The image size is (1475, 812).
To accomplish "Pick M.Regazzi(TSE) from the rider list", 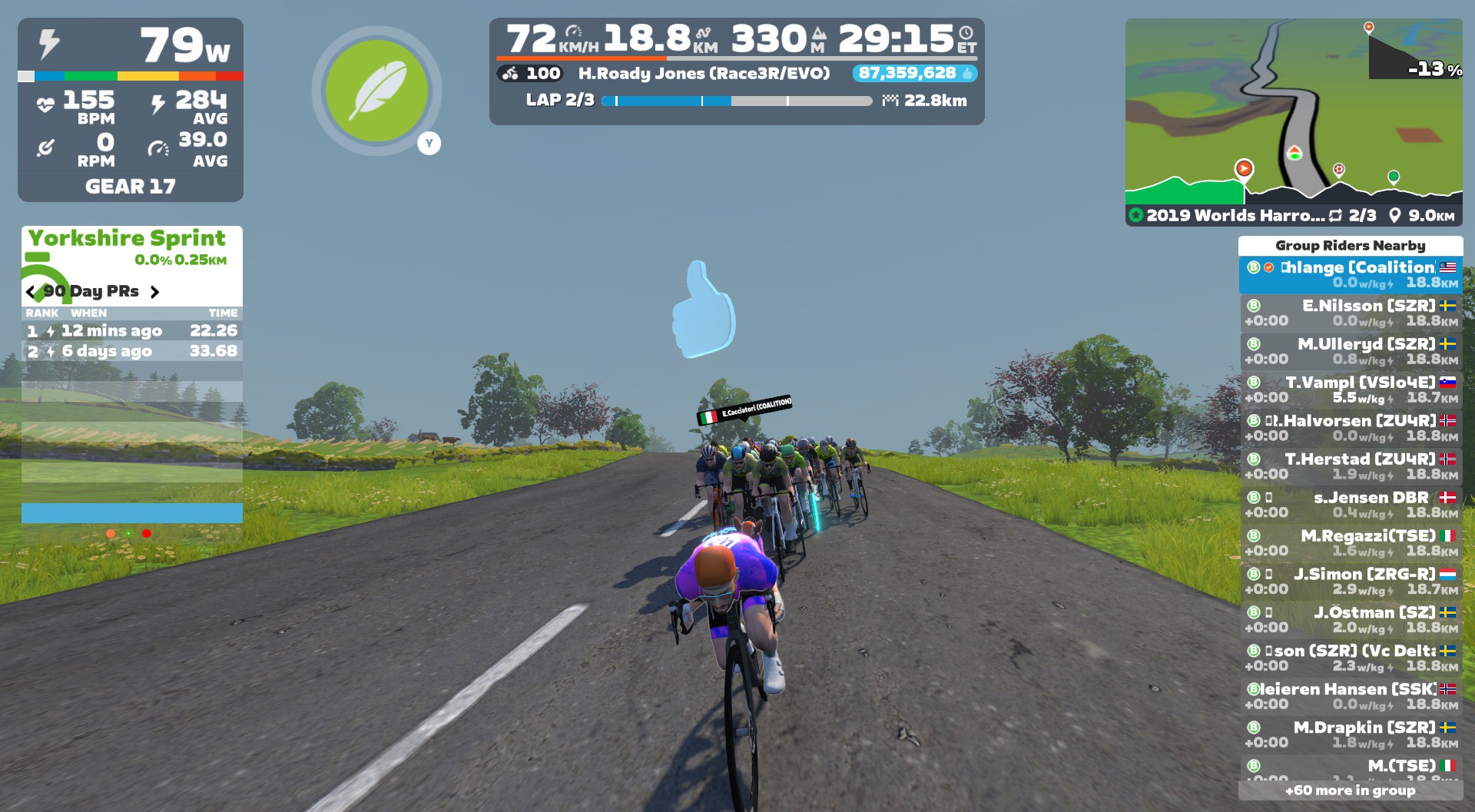I will pos(1351,543).
